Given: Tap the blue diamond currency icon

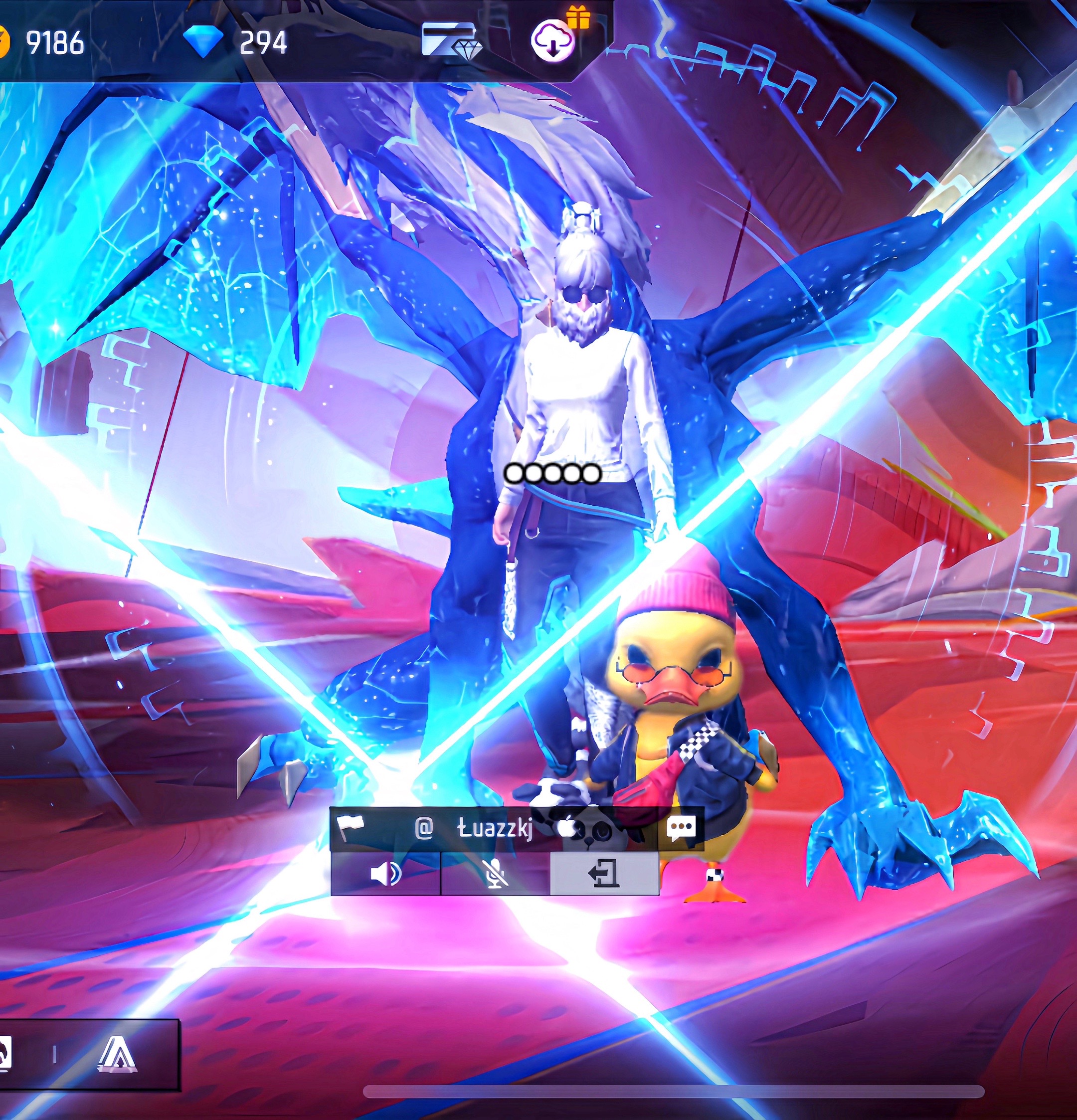Looking at the screenshot, I should point(203,41).
